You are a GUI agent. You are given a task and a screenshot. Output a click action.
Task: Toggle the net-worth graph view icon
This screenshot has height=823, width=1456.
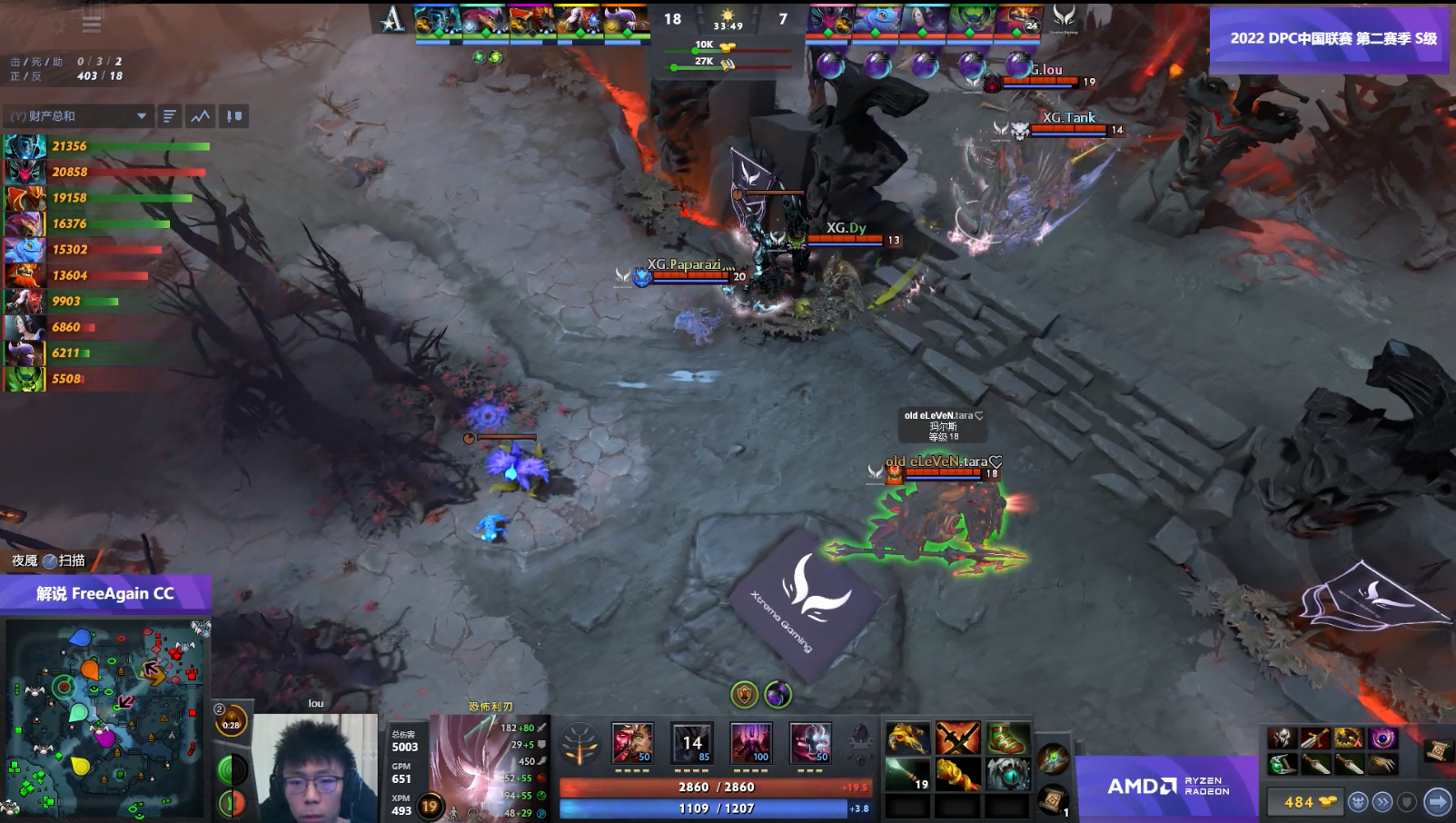pos(200,115)
